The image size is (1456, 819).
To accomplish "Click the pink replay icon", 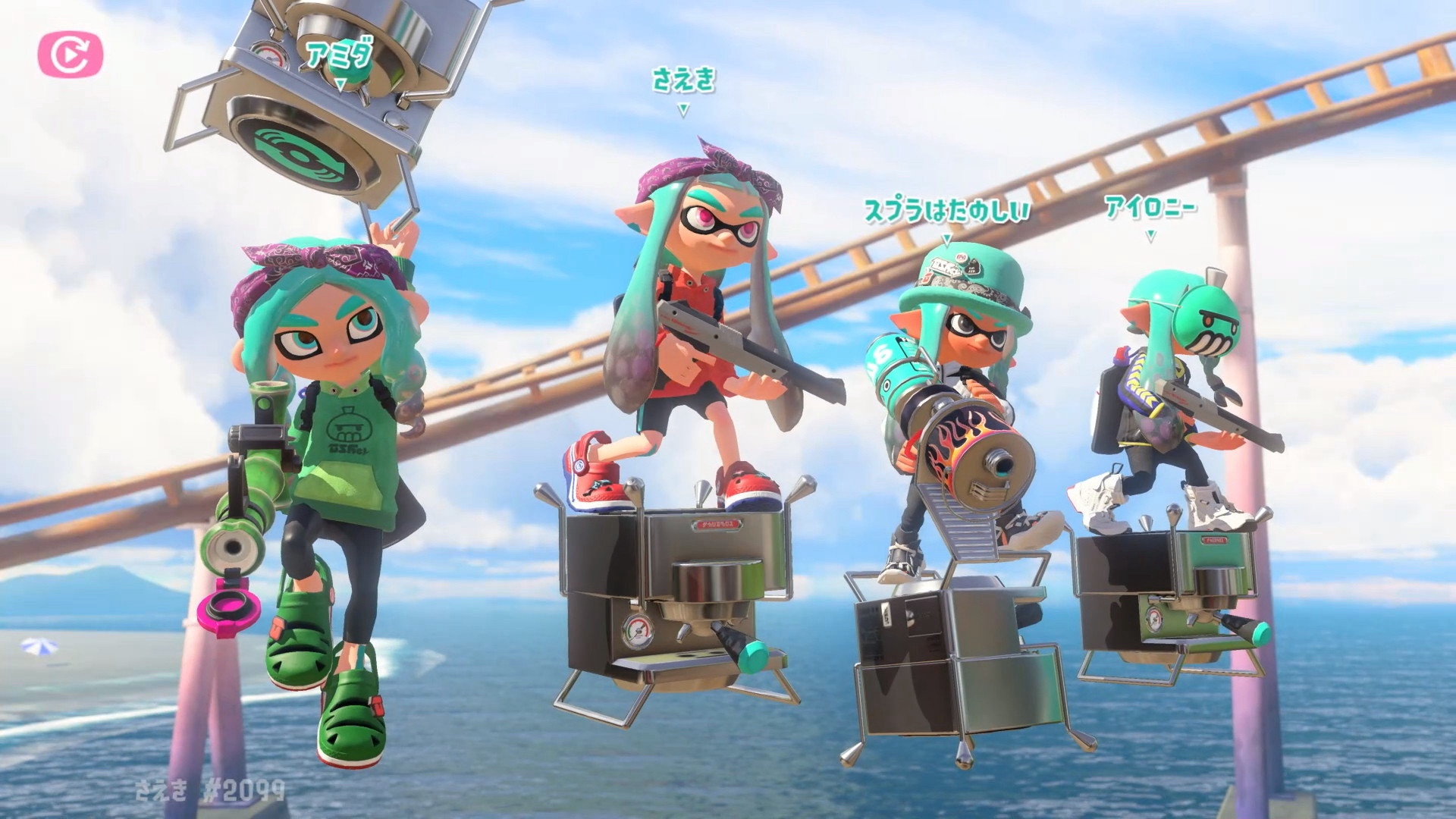I will [x=71, y=55].
